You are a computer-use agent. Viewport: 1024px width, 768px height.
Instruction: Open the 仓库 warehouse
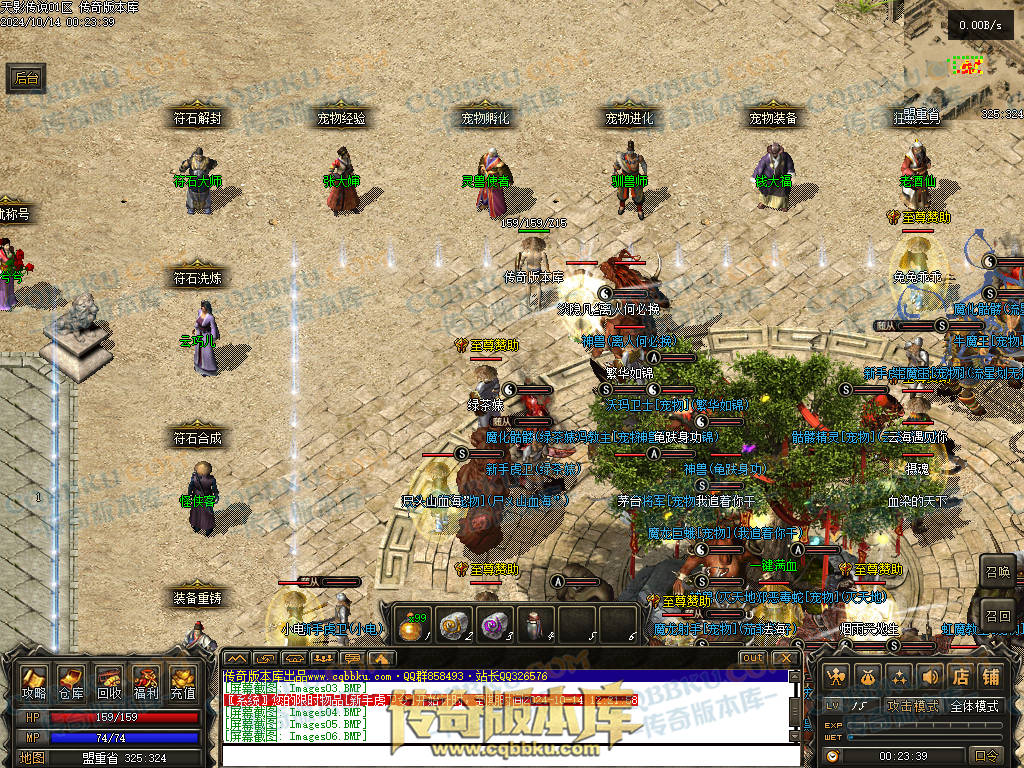pyautogui.click(x=71, y=682)
